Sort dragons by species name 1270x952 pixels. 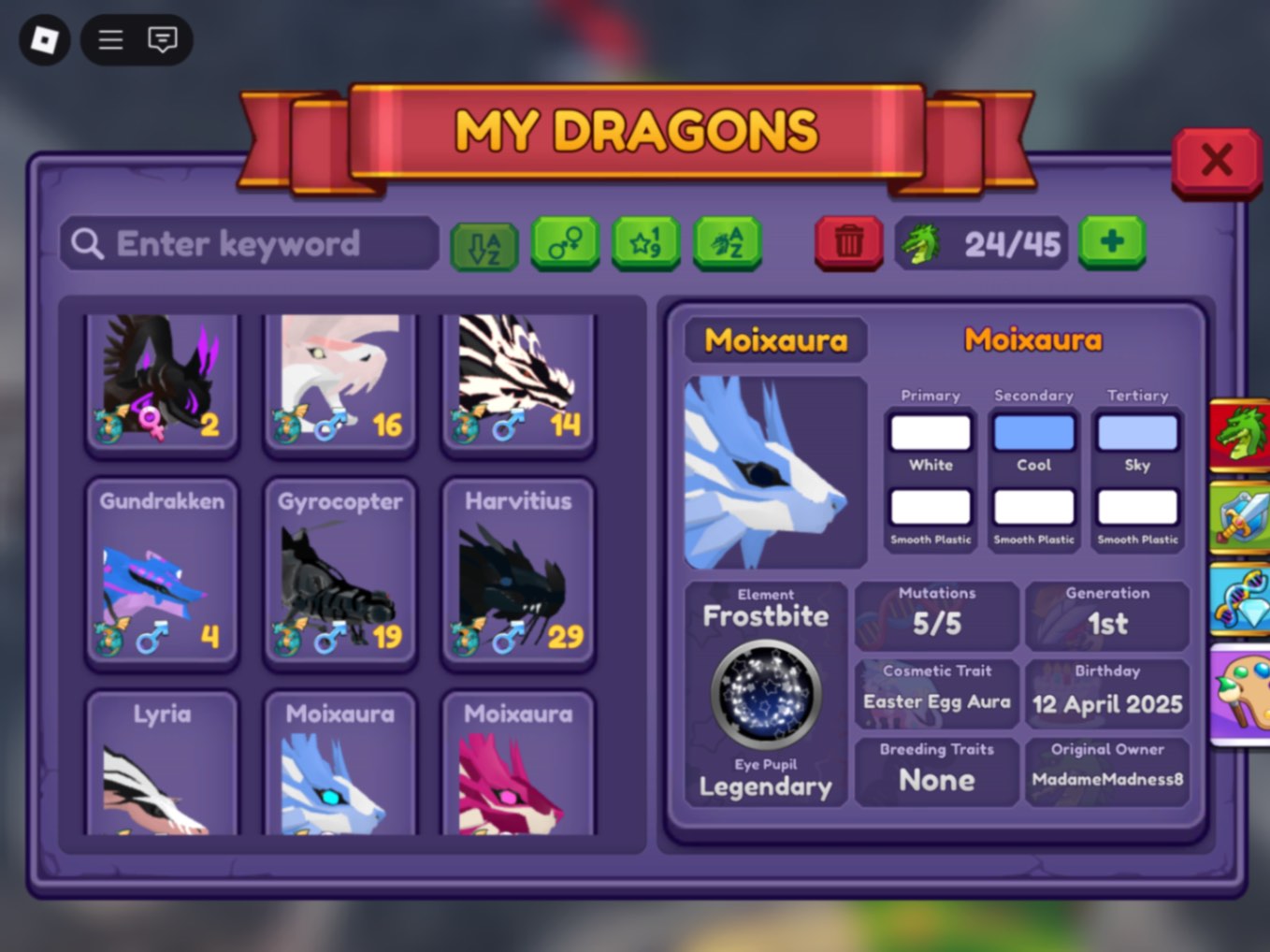[727, 244]
